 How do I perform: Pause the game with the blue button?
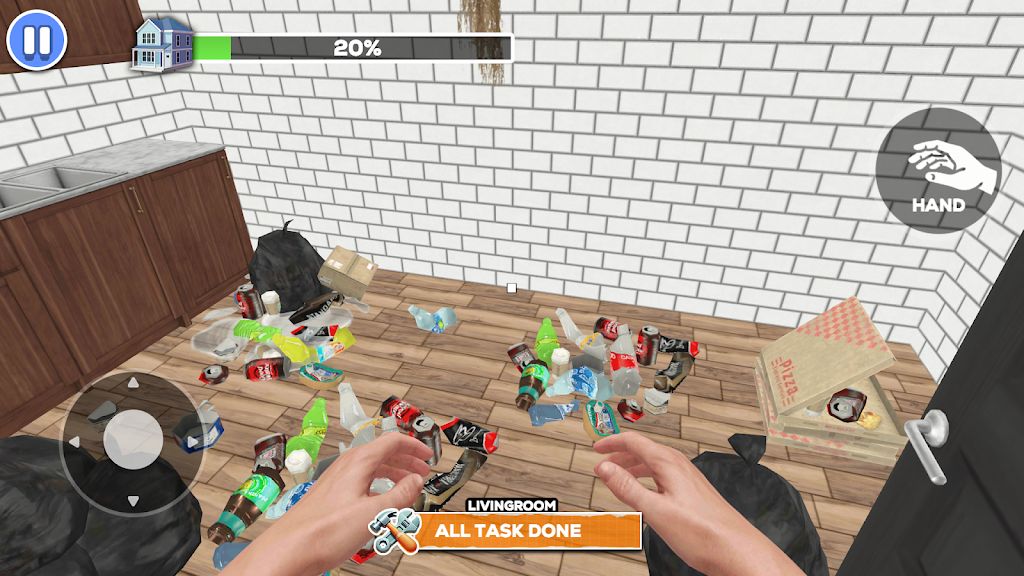pyautogui.click(x=36, y=41)
